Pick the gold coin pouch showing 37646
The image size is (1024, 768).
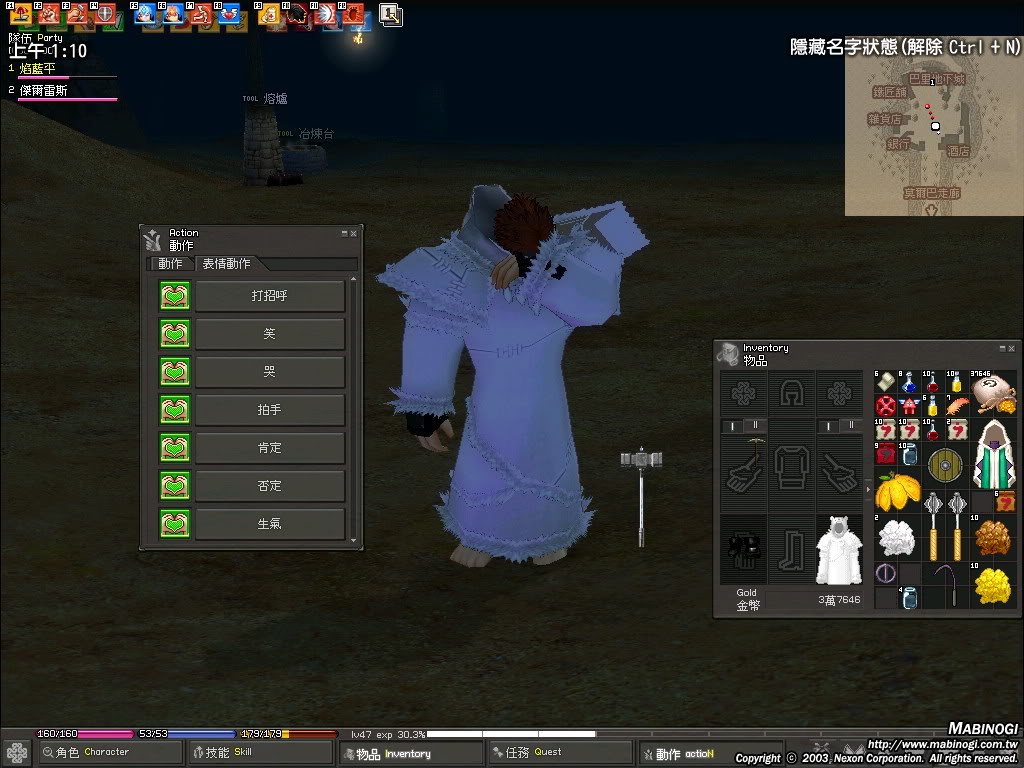click(x=993, y=392)
